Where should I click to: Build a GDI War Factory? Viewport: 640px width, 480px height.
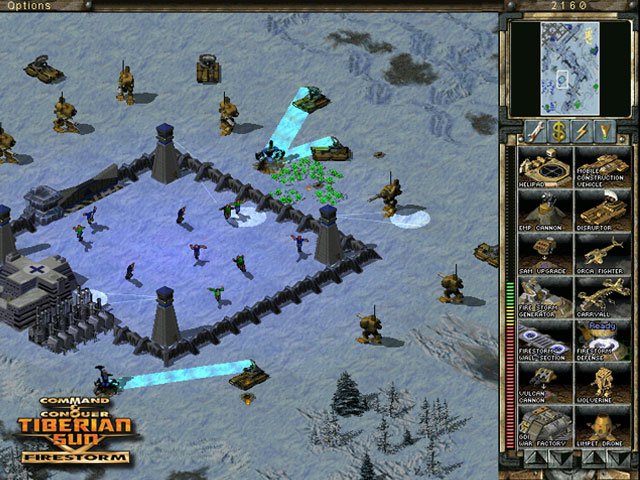pyautogui.click(x=544, y=425)
